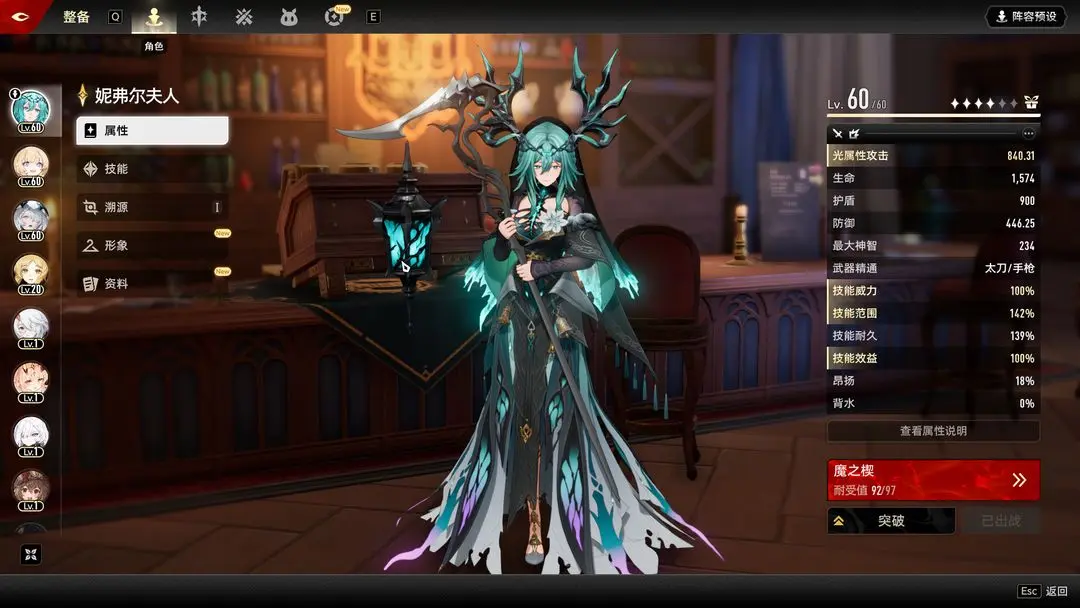Screen dimensions: 1080x608
Task: Select the 属性 attributes tab
Action: pos(152,131)
